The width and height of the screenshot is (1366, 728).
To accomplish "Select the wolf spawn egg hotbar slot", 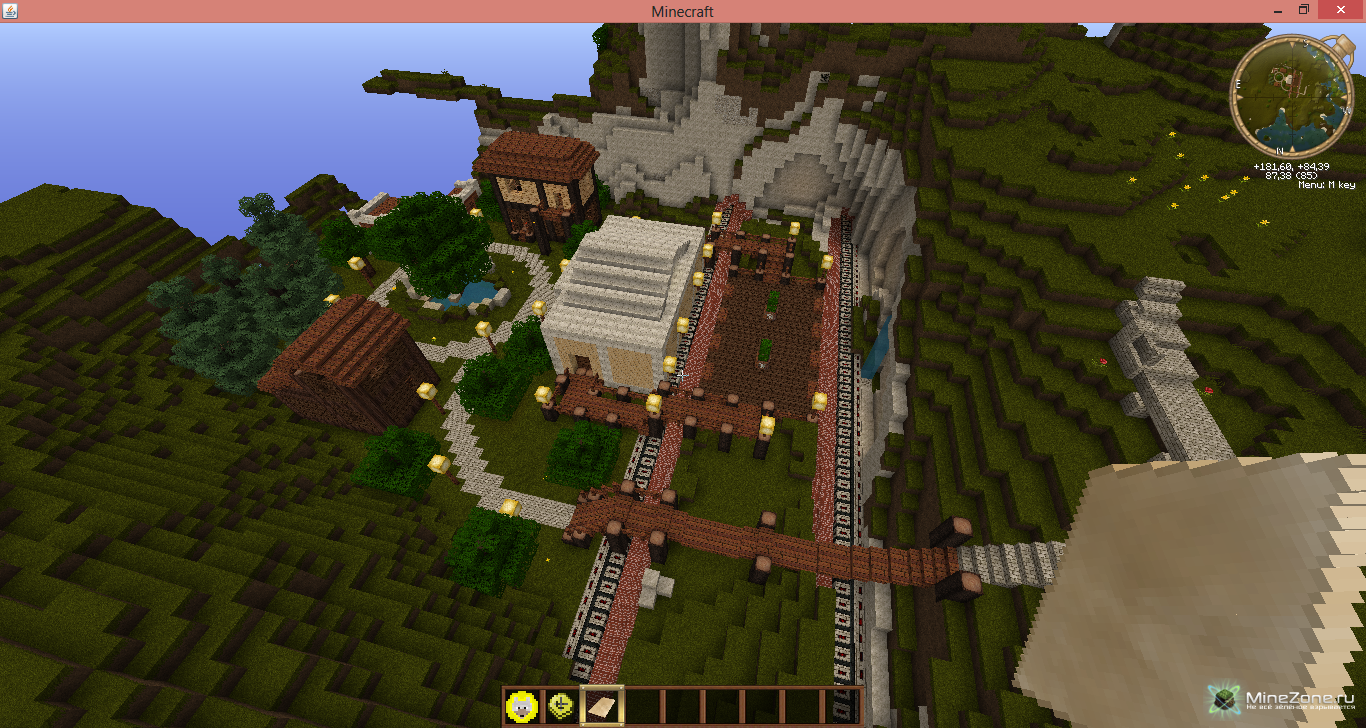I will [522, 706].
